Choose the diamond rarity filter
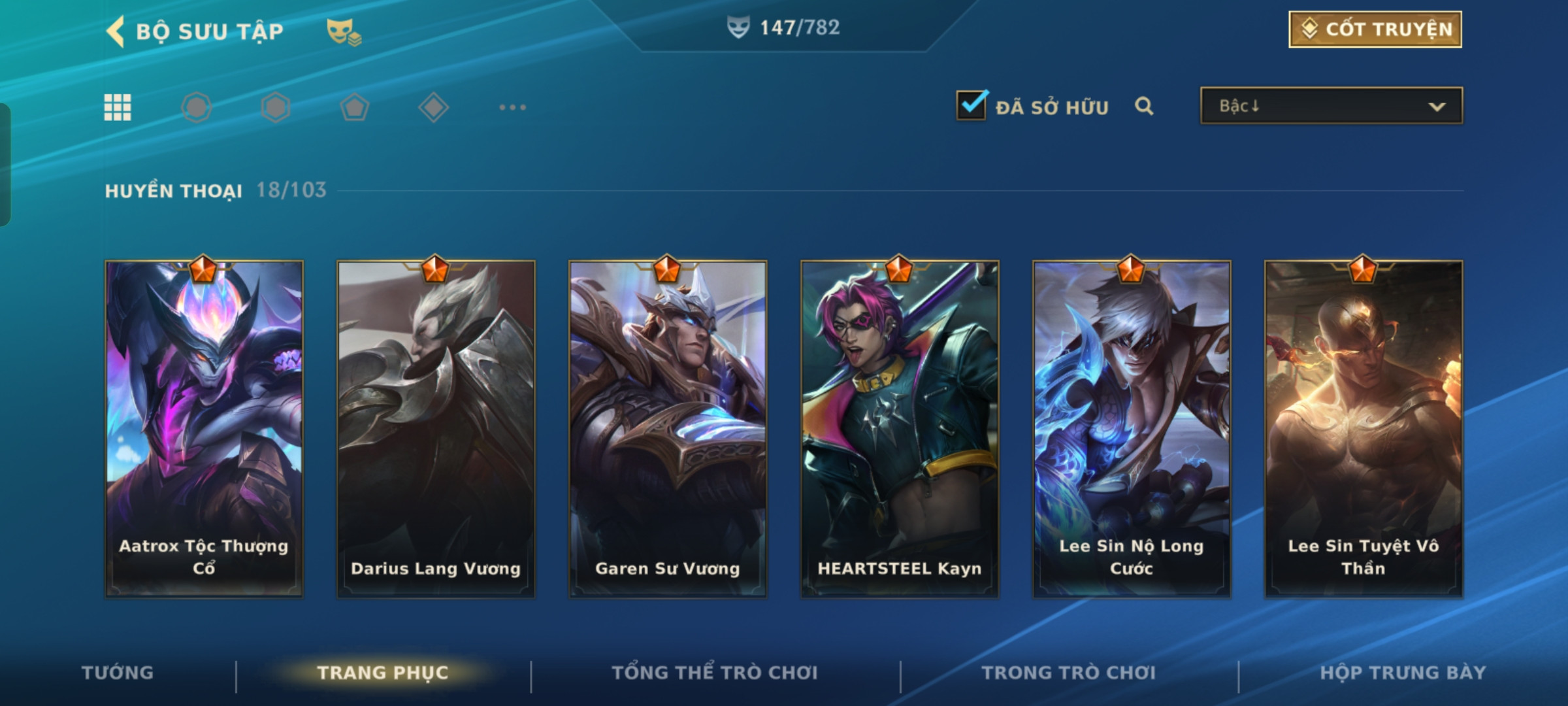This screenshot has height=706, width=1568. [433, 107]
